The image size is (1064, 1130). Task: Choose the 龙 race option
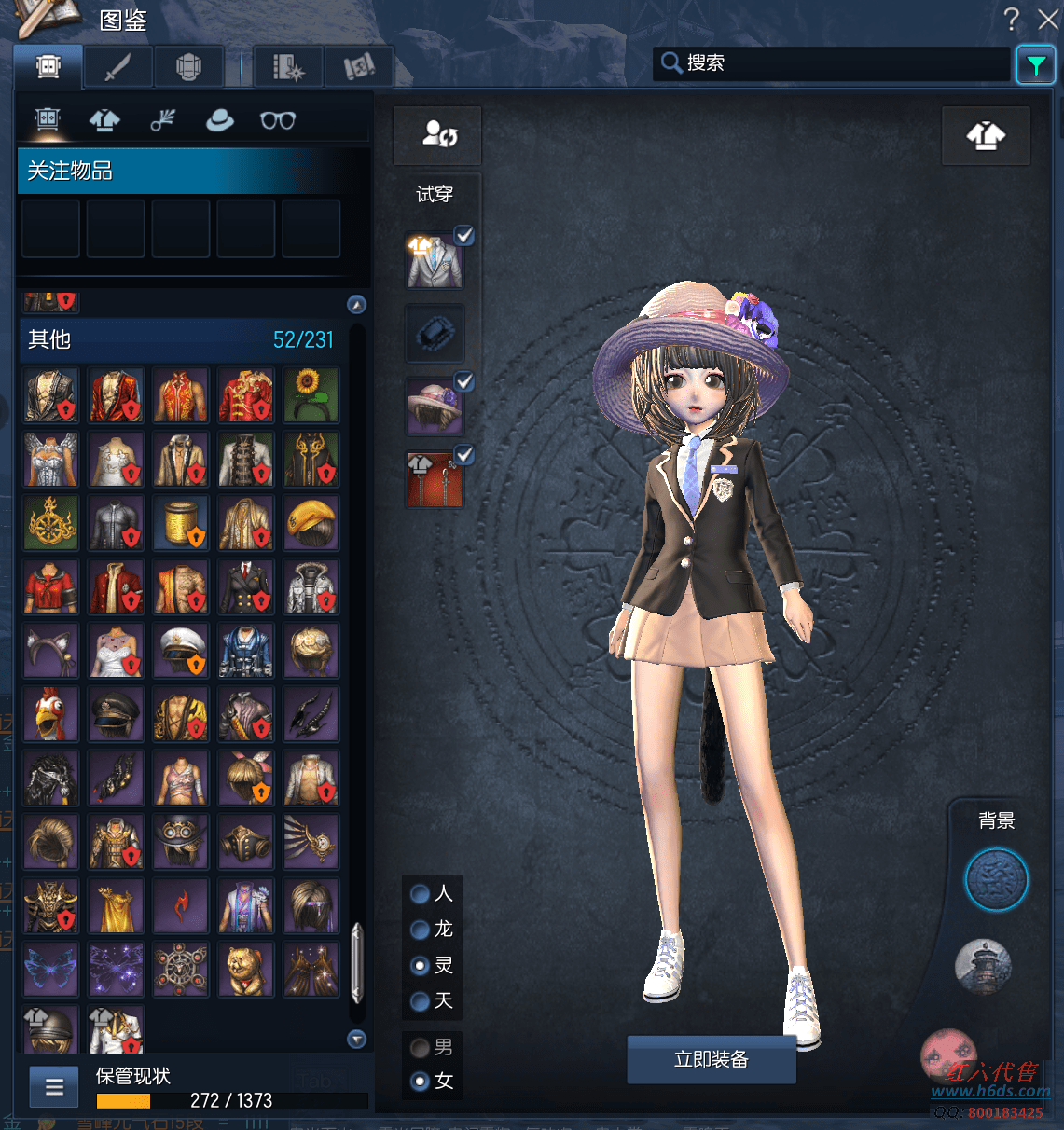(421, 930)
